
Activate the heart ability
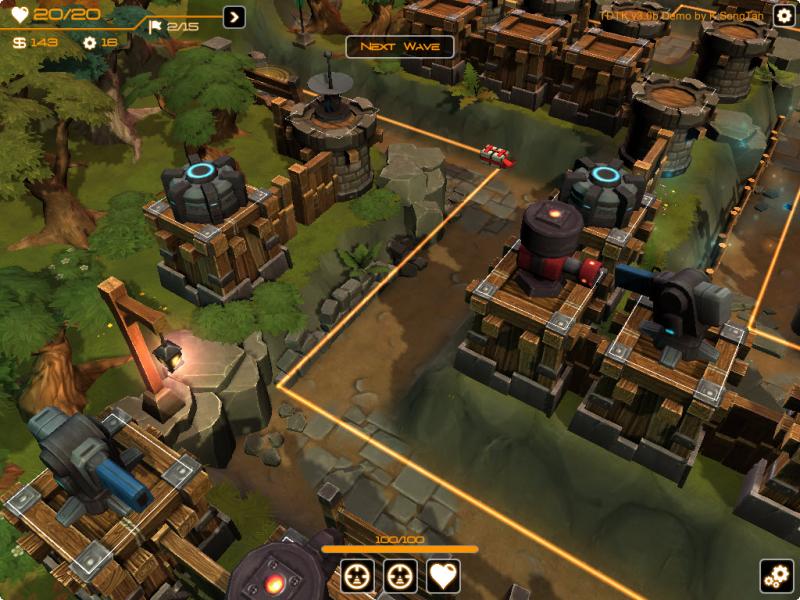coord(443,576)
